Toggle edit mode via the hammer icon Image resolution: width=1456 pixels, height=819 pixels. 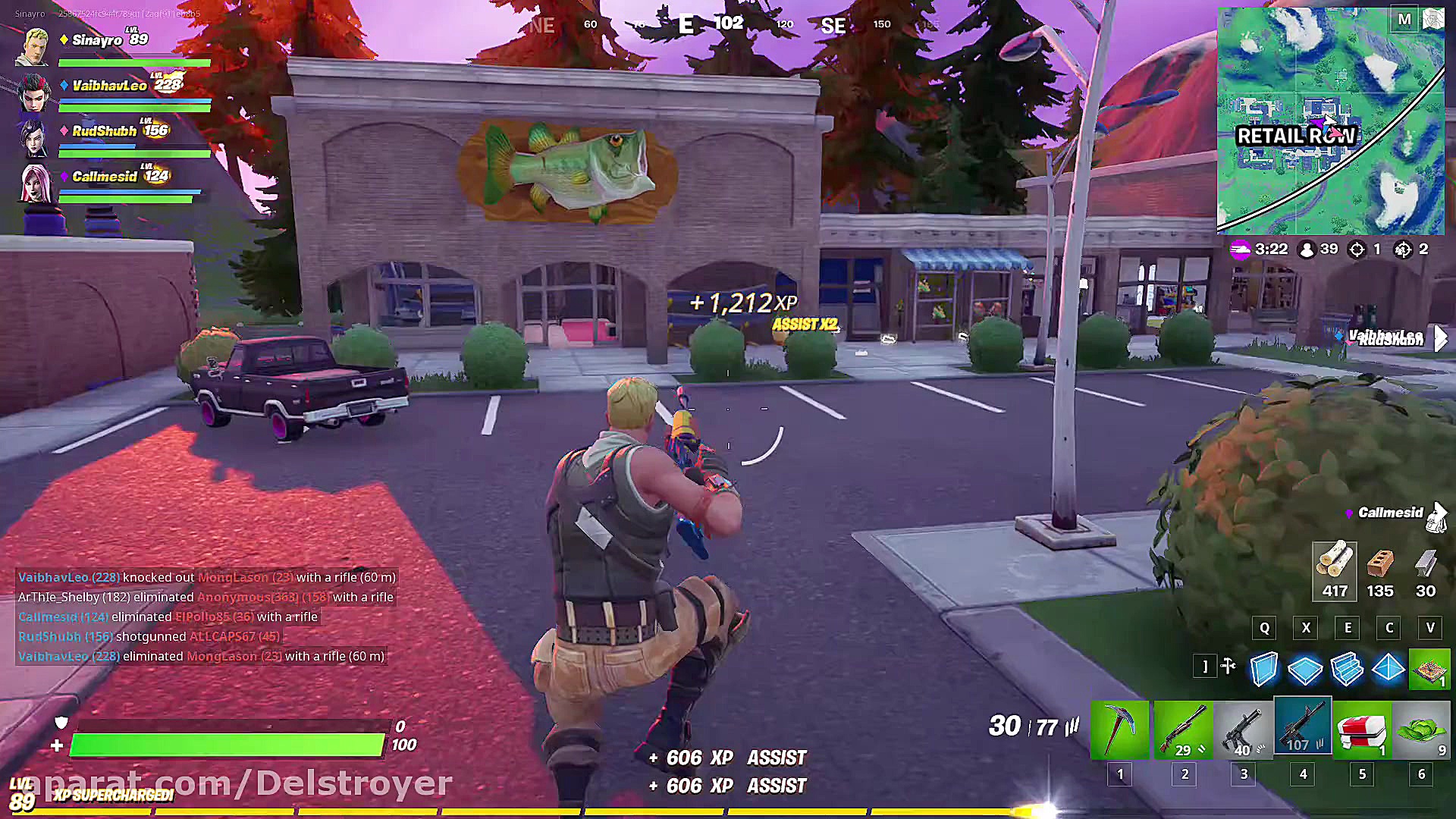[x=1228, y=667]
